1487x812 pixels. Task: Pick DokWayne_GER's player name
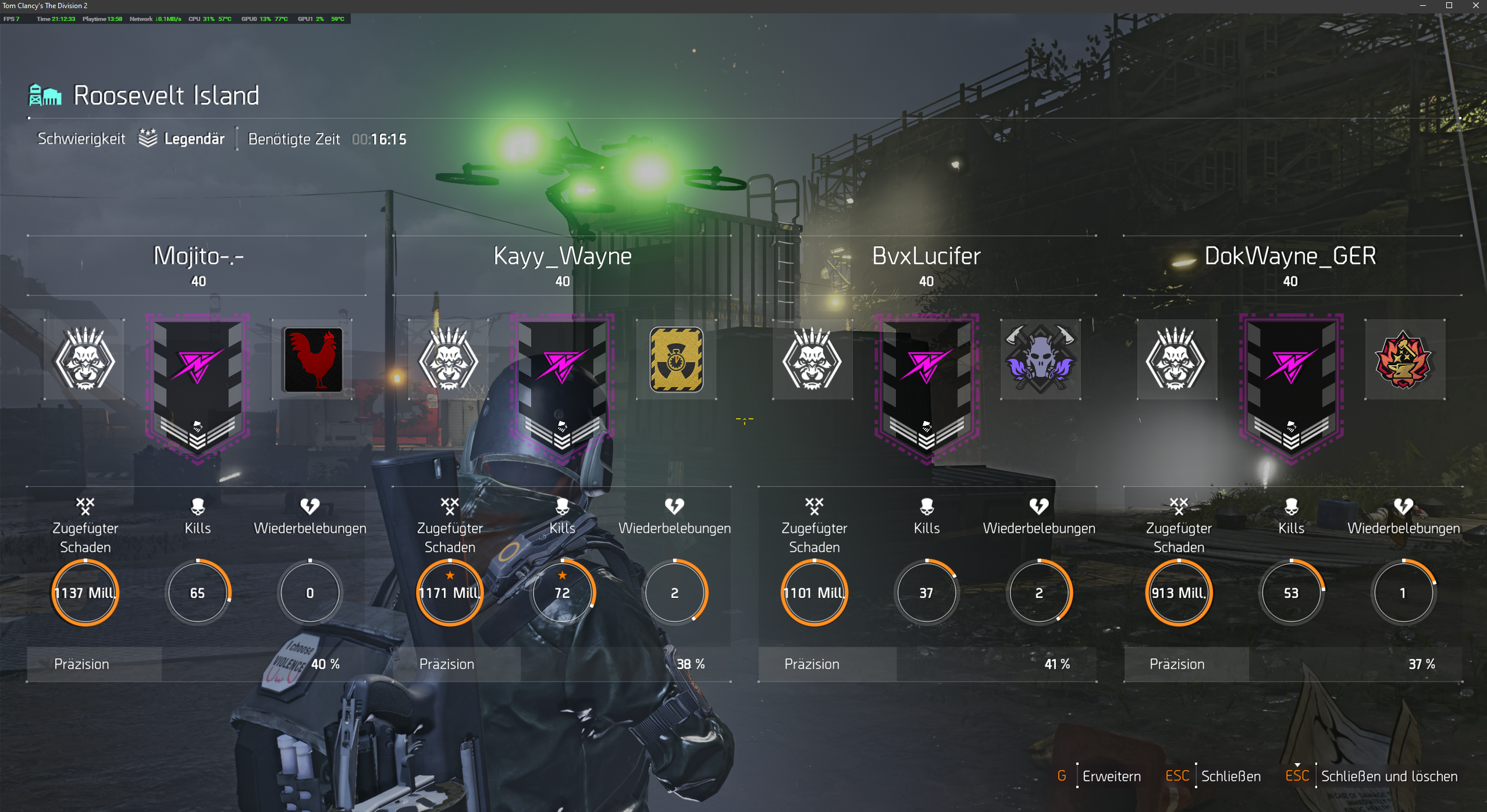click(1290, 257)
